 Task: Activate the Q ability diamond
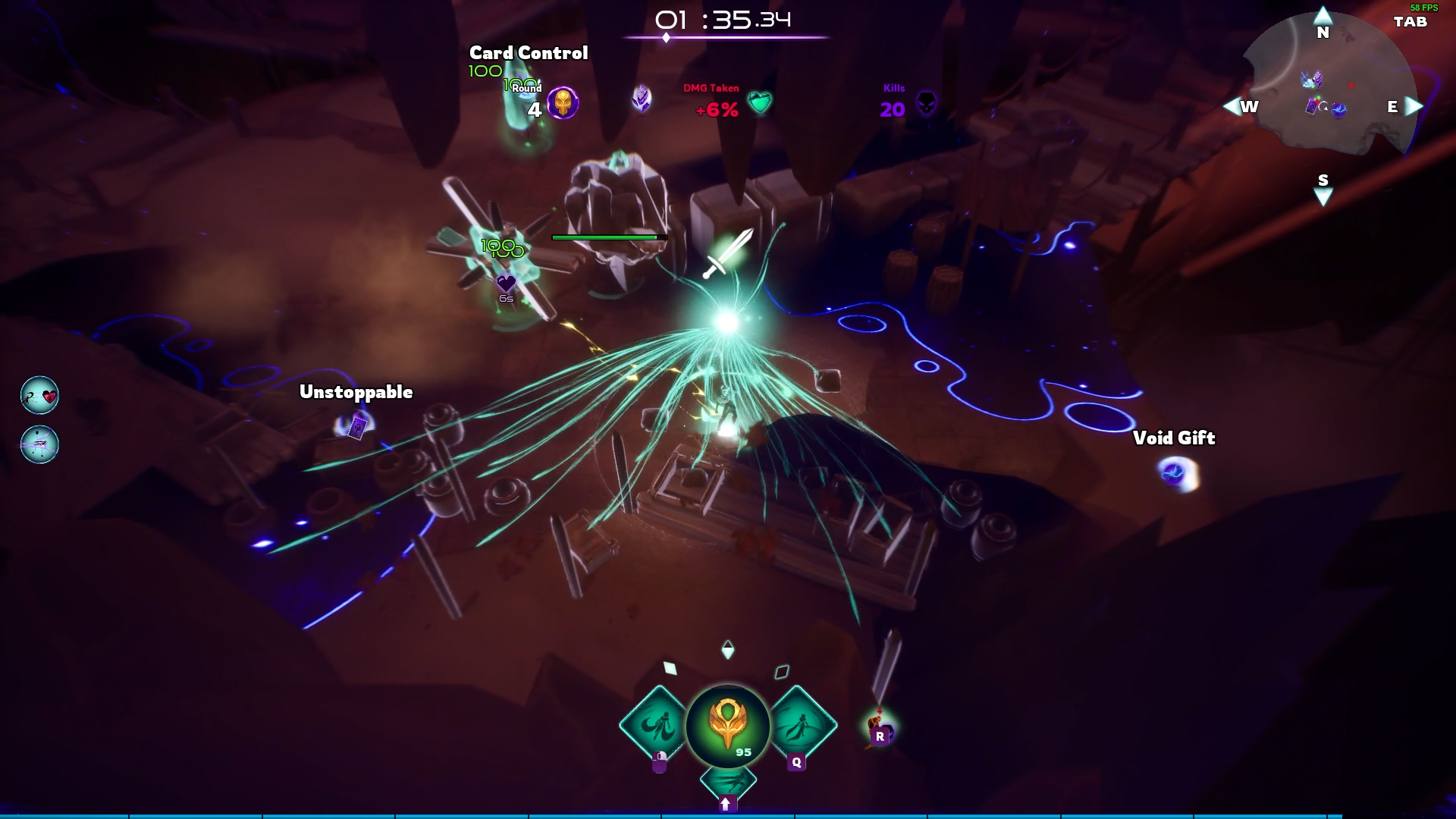(x=801, y=726)
